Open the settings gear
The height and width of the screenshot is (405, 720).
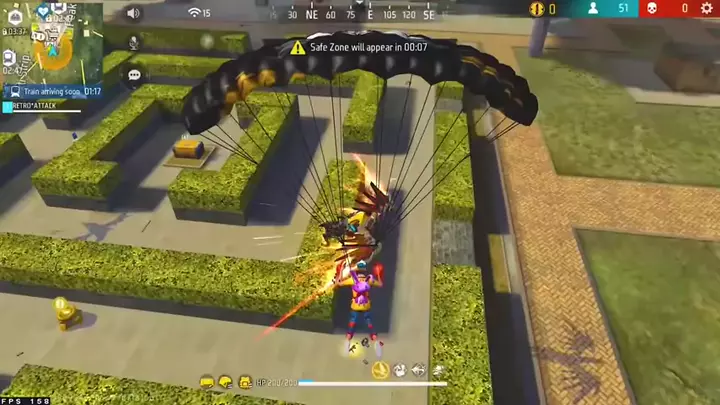708,9
